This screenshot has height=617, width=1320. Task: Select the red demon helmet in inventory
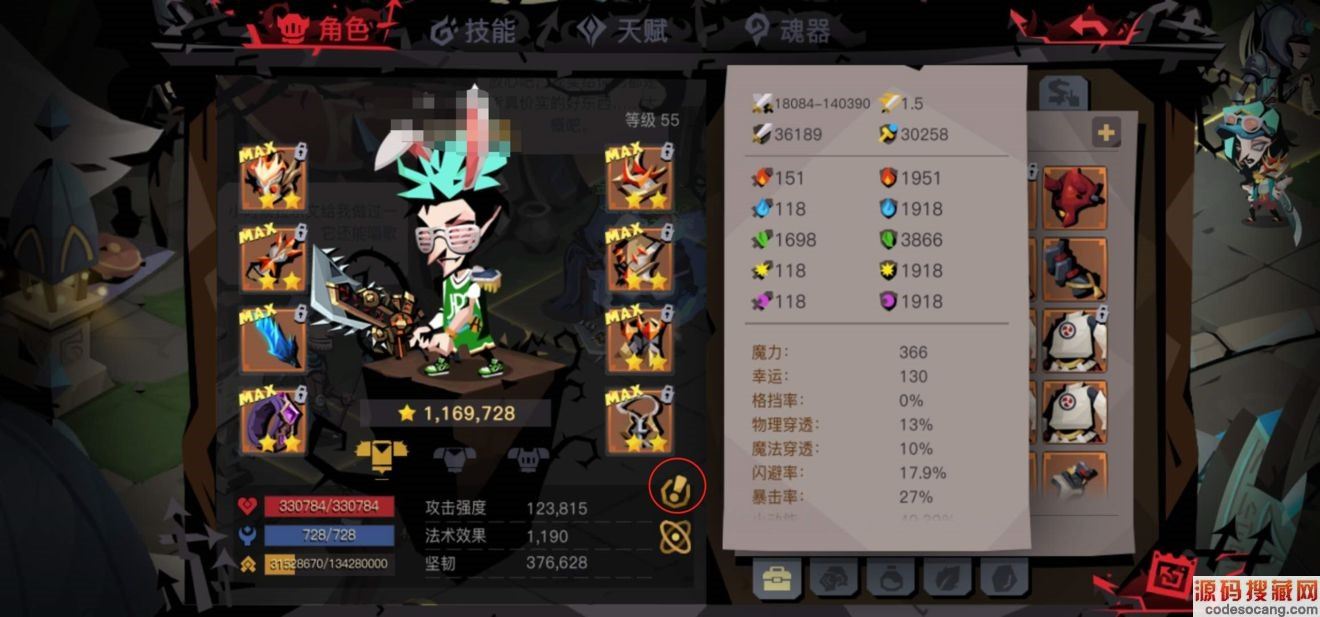1075,198
